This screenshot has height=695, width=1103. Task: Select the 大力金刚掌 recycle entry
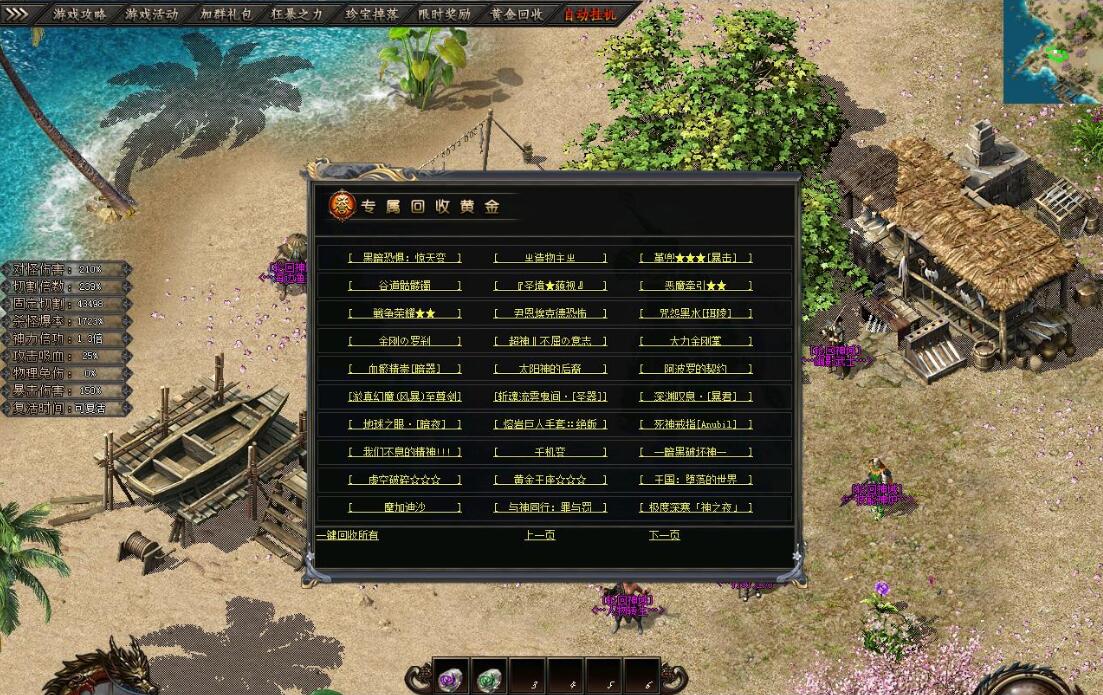(696, 341)
